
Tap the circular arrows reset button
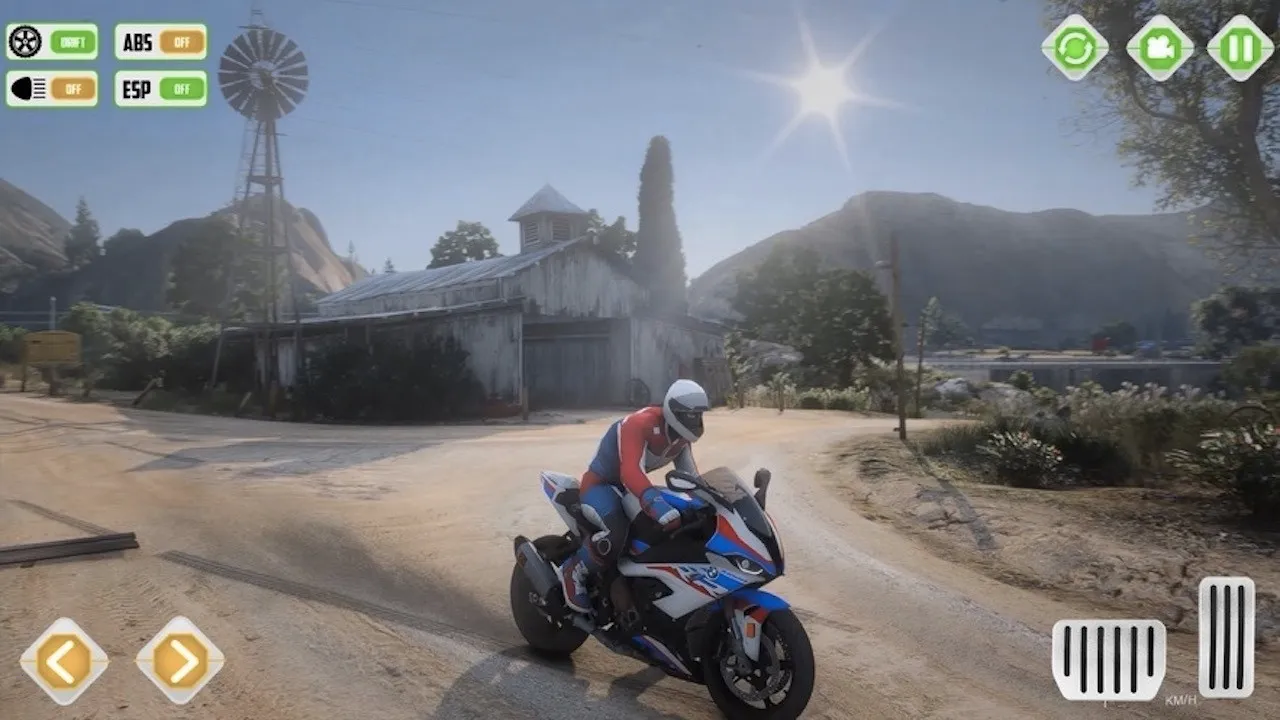tap(1075, 48)
